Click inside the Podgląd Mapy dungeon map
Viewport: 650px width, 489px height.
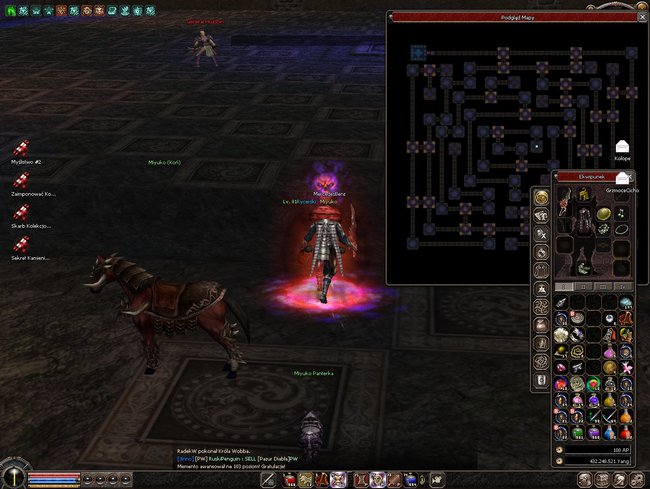tap(480, 150)
